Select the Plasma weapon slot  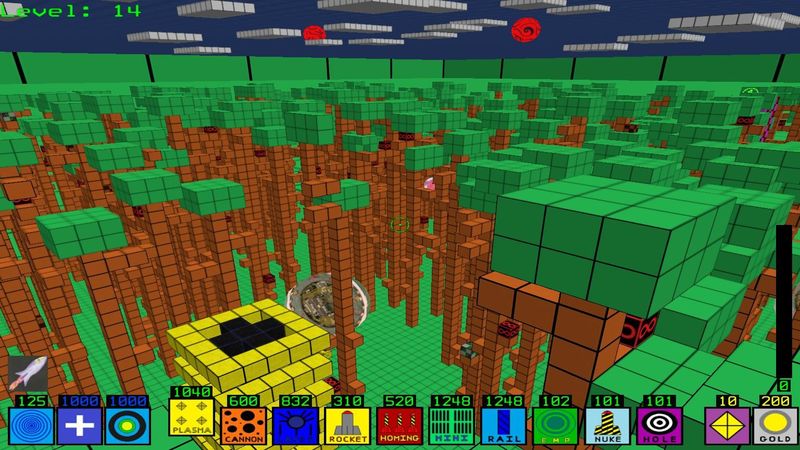pos(191,419)
